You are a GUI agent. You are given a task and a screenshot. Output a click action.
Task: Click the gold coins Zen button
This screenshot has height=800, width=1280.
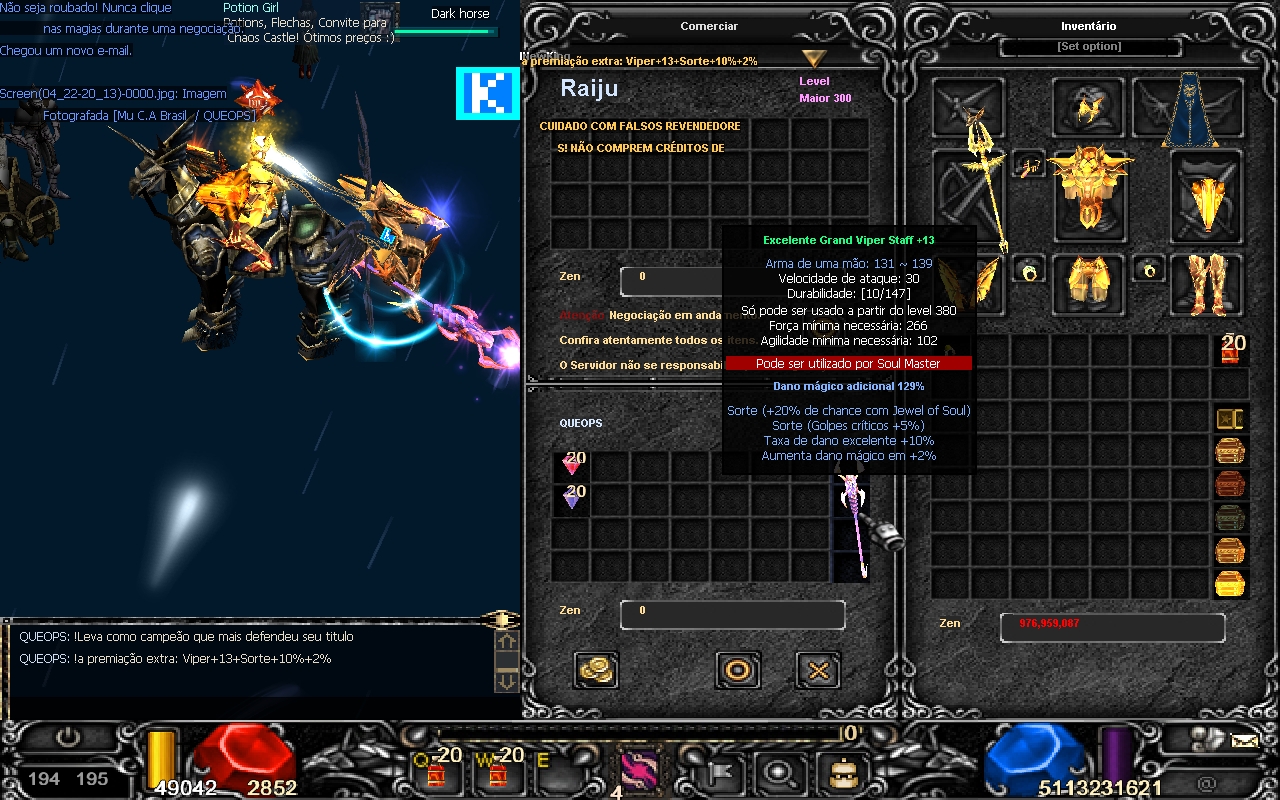[597, 670]
